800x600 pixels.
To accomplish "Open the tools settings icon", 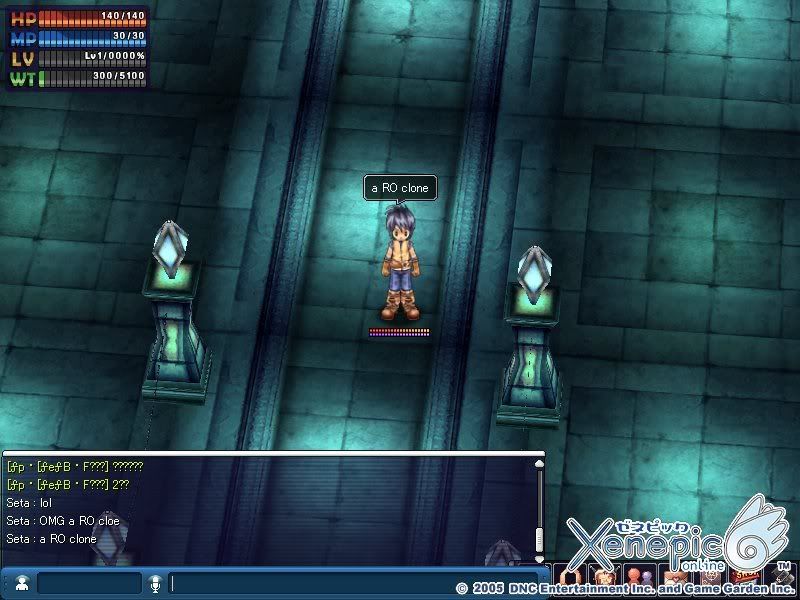I will tap(779, 577).
